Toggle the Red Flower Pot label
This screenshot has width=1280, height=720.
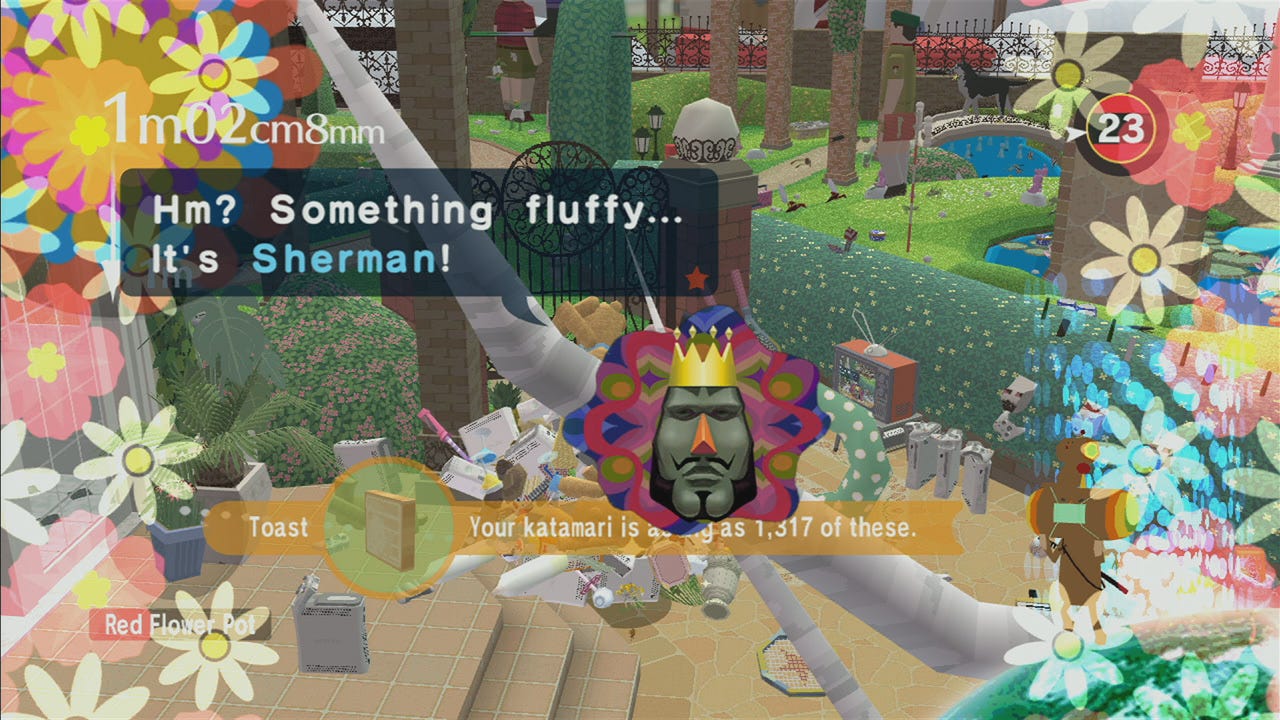coord(172,624)
